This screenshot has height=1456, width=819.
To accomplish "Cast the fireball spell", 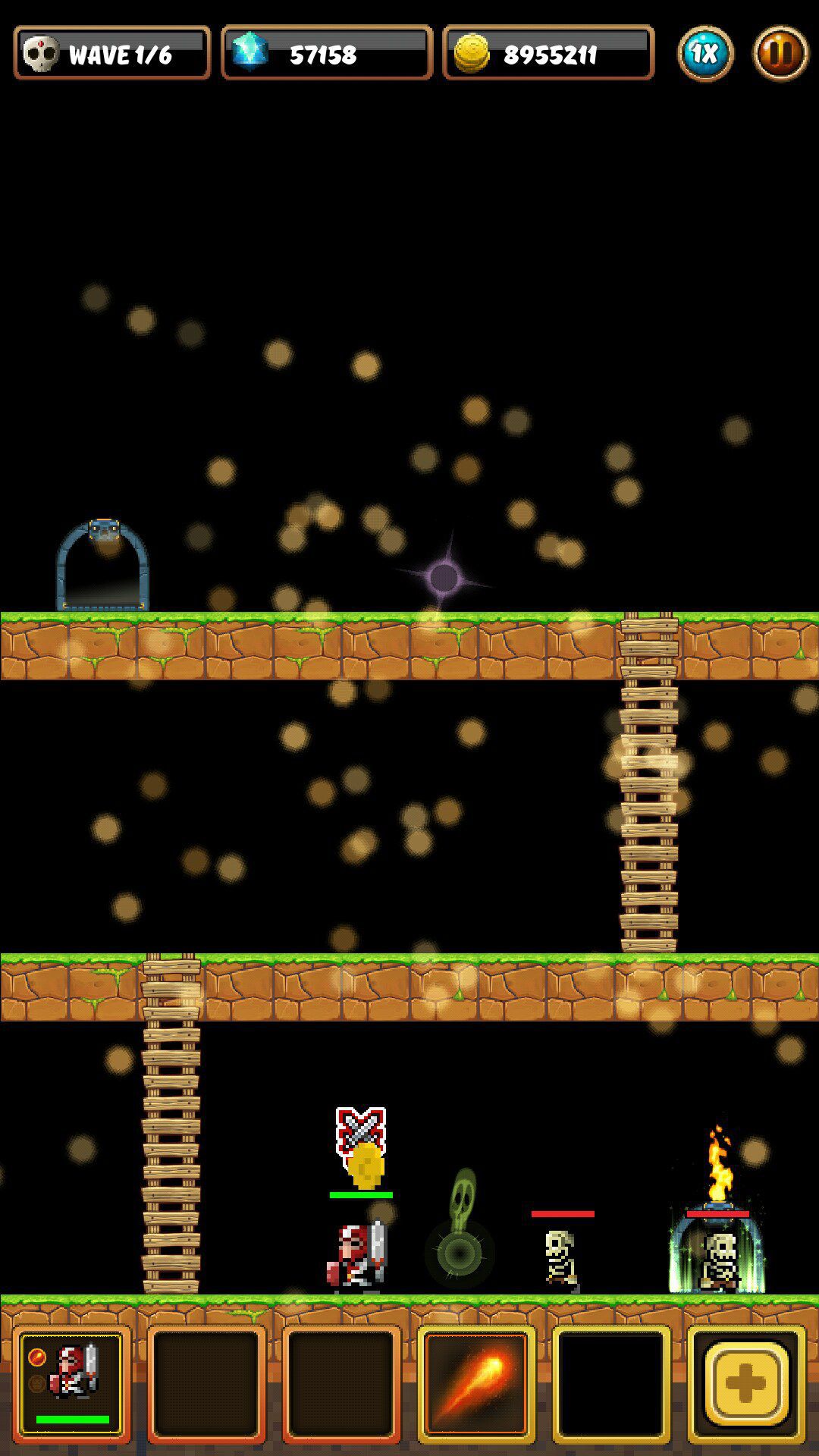I will [476, 1383].
